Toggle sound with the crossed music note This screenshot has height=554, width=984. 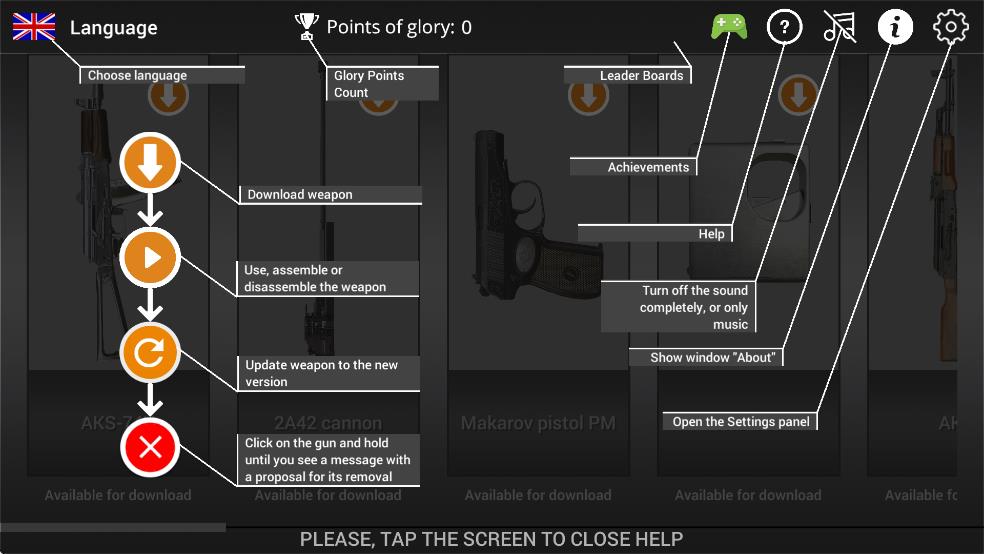[x=839, y=27]
